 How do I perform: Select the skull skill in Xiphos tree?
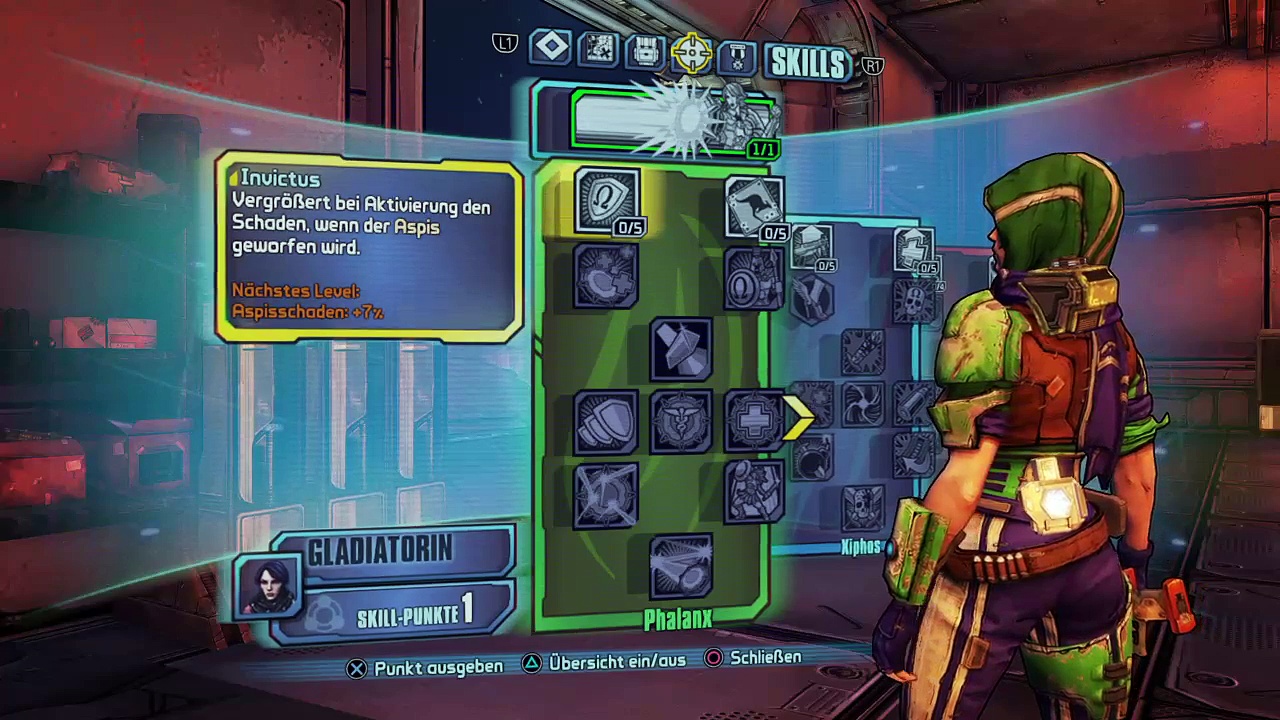point(861,508)
